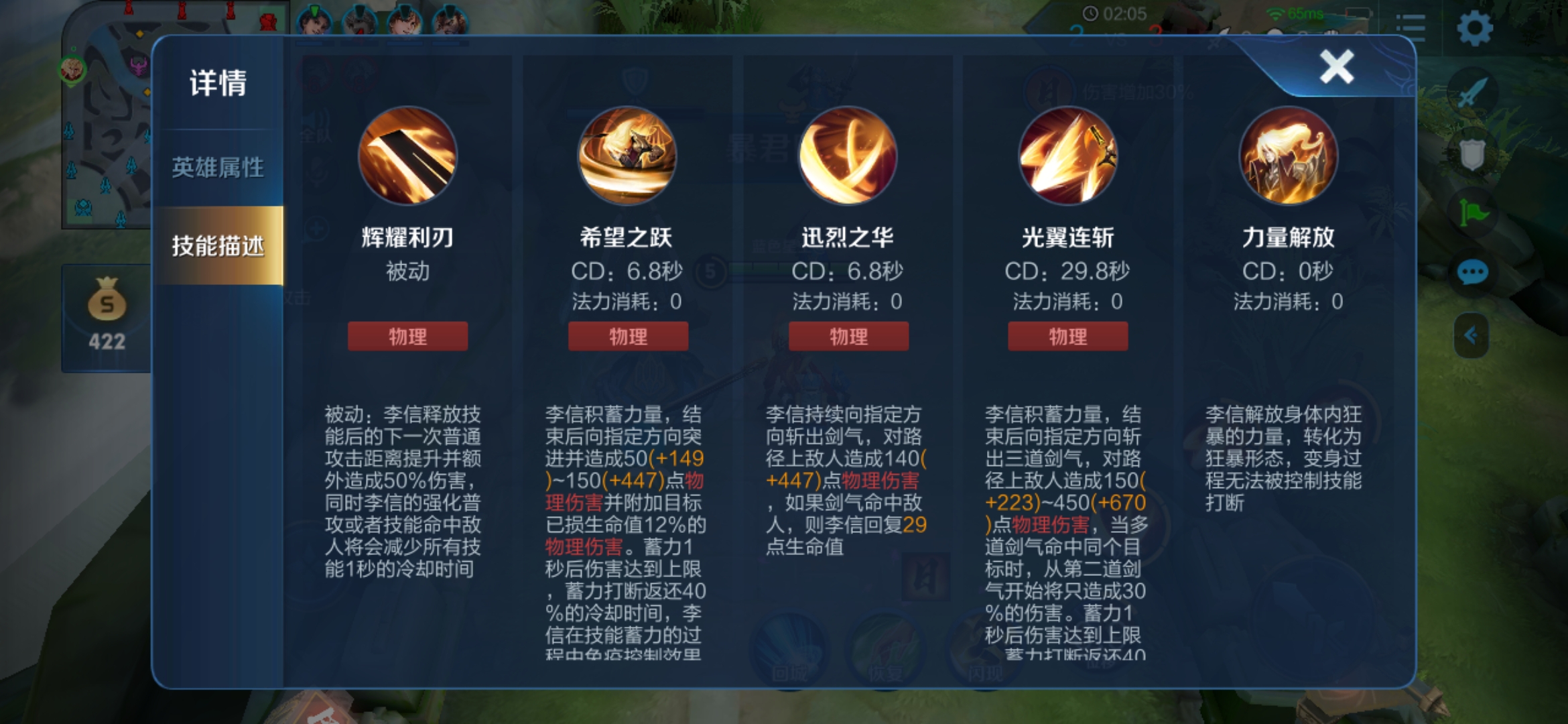Switch to the 英雄属性 tab

218,166
